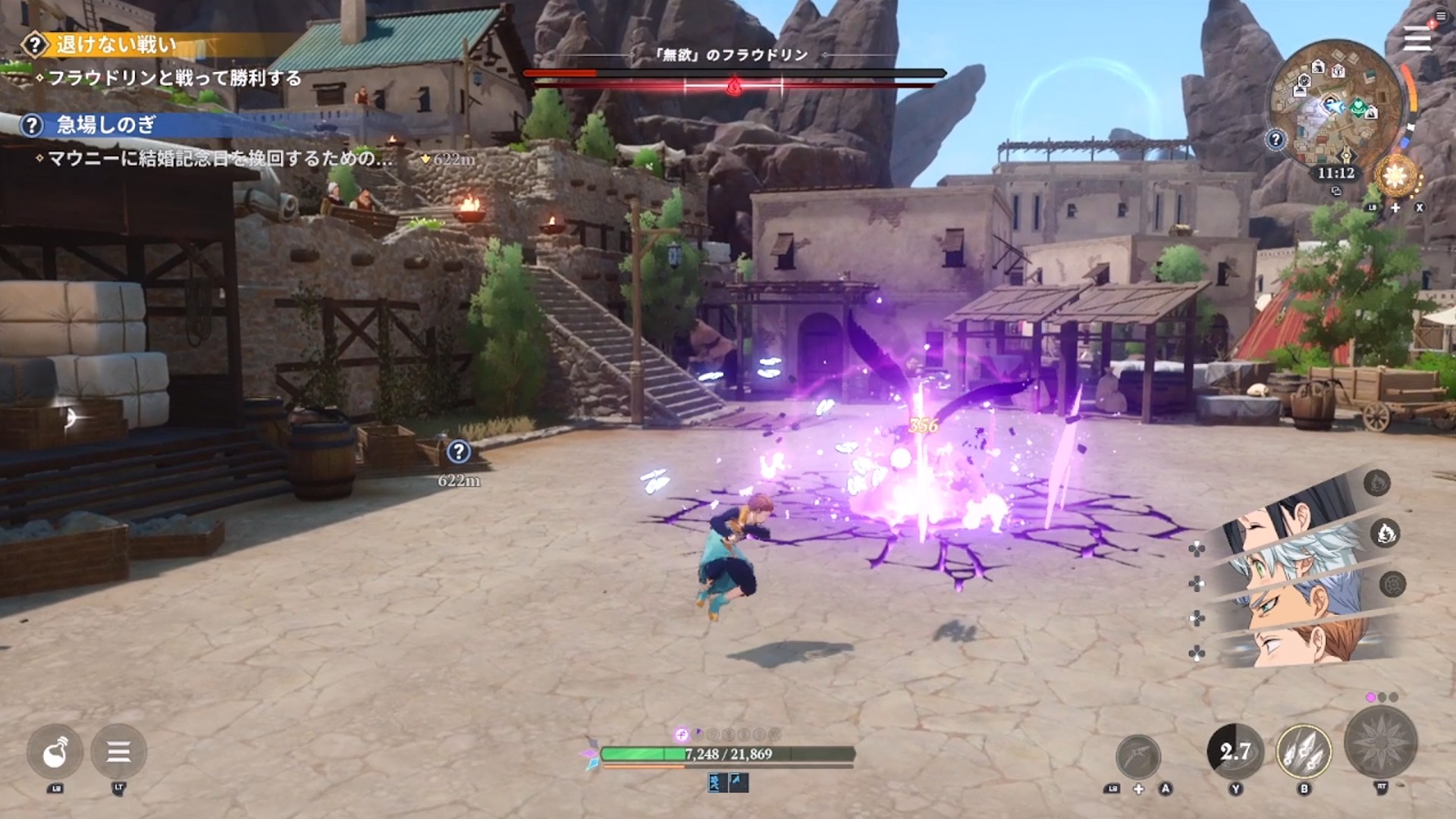Image resolution: width=1456 pixels, height=819 pixels.
Task: Trigger the skill on 2.7 second cooldown
Action: point(1235,752)
